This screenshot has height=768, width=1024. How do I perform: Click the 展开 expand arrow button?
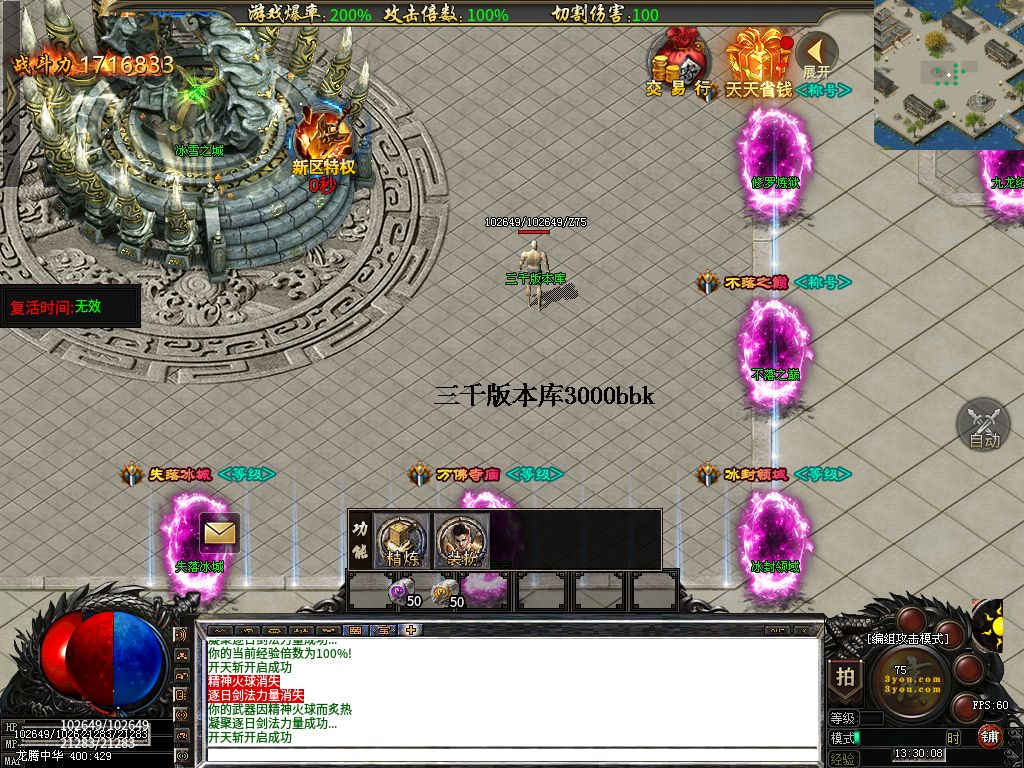pos(818,54)
